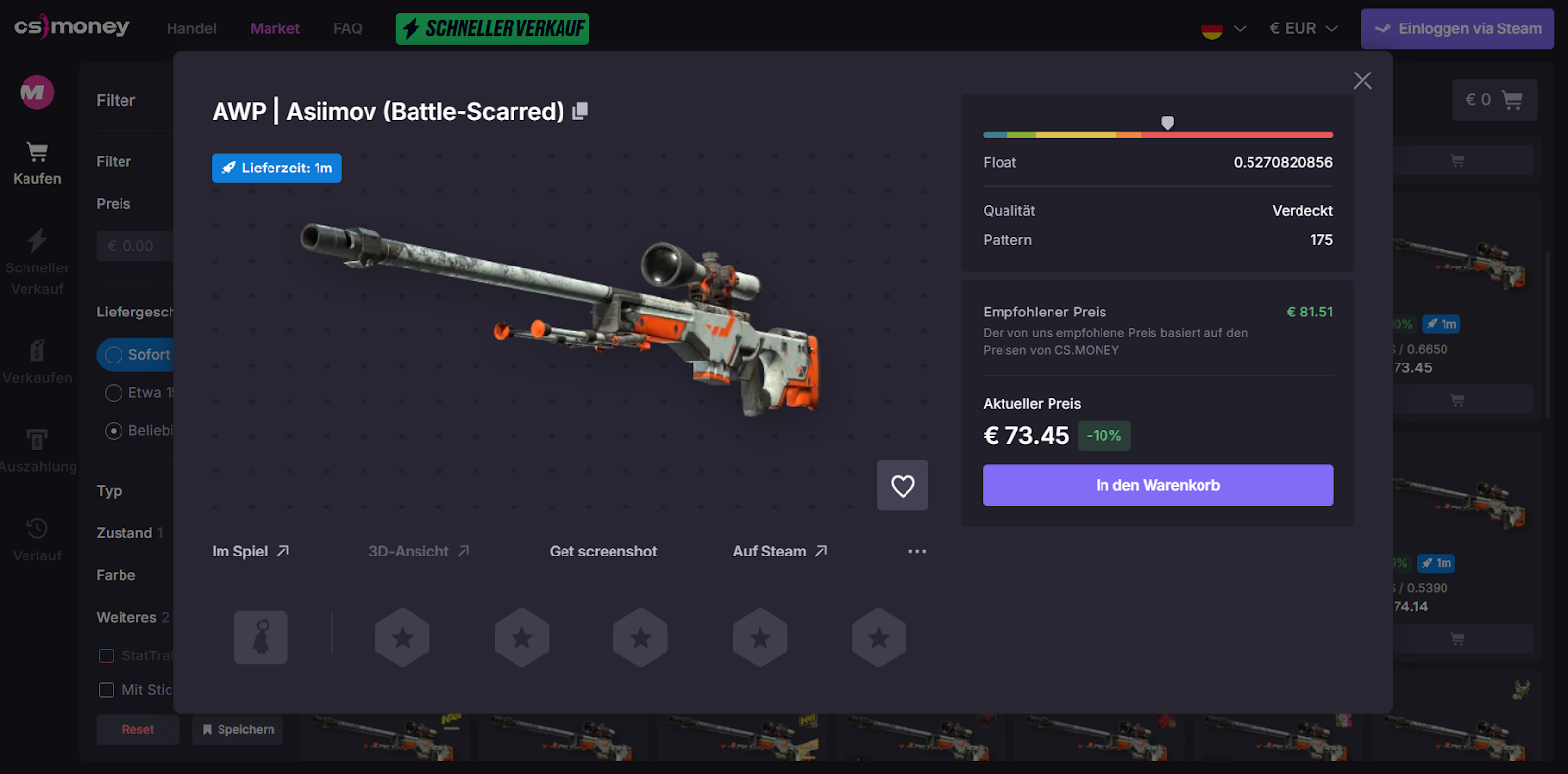Switch to the Market tab
1568x774 pixels.
274,29
